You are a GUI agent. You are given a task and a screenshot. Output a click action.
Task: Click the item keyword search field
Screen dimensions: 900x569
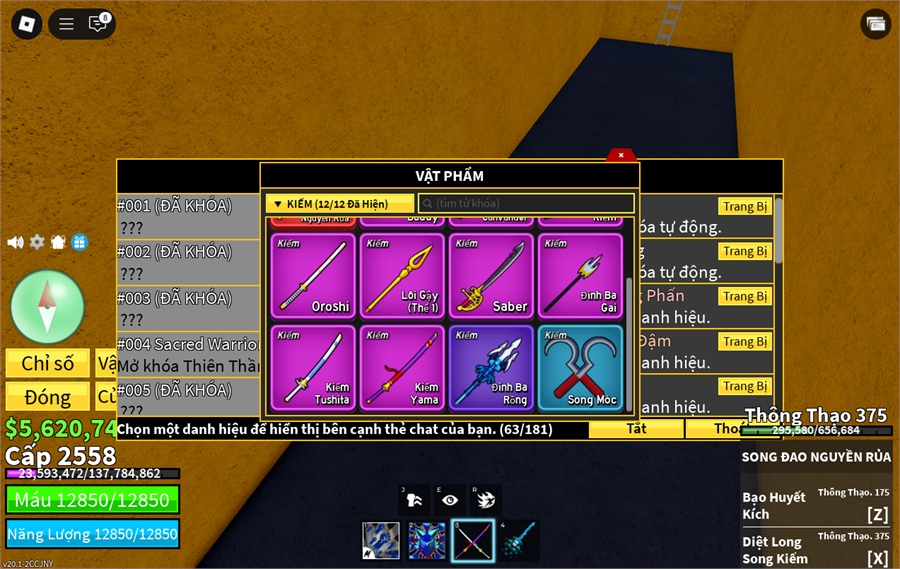click(526, 204)
